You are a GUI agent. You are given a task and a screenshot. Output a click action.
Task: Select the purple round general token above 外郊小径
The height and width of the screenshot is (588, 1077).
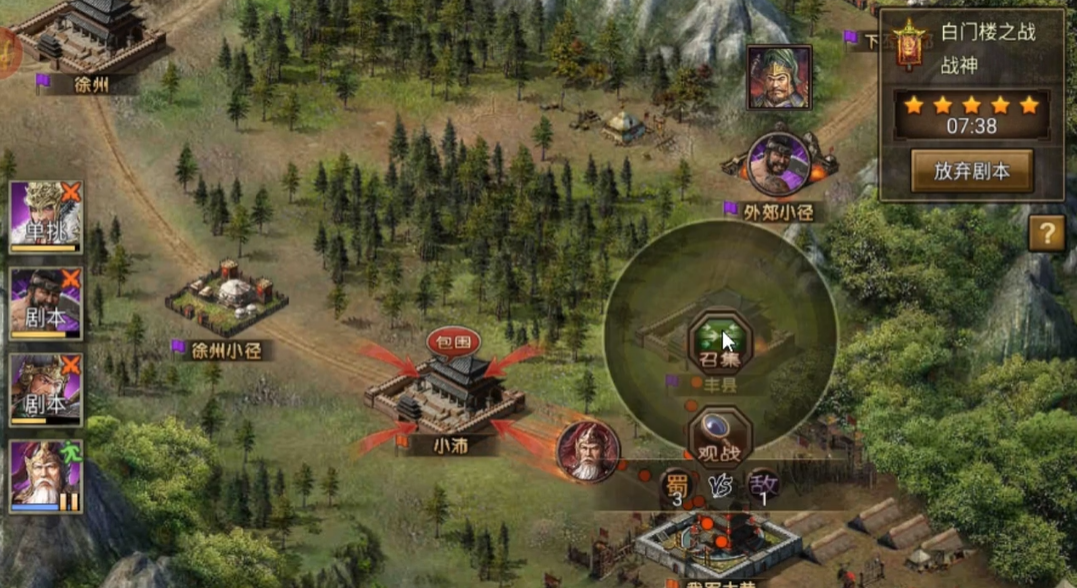[x=778, y=163]
